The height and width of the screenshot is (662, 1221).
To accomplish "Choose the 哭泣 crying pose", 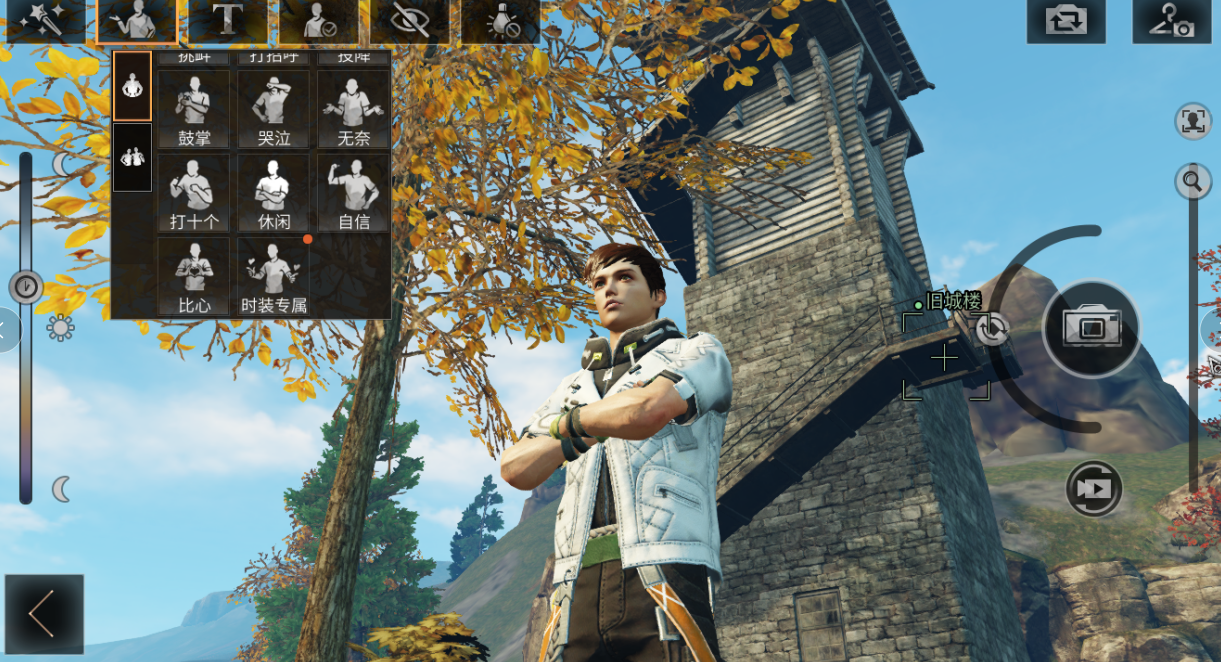I will click(x=273, y=110).
